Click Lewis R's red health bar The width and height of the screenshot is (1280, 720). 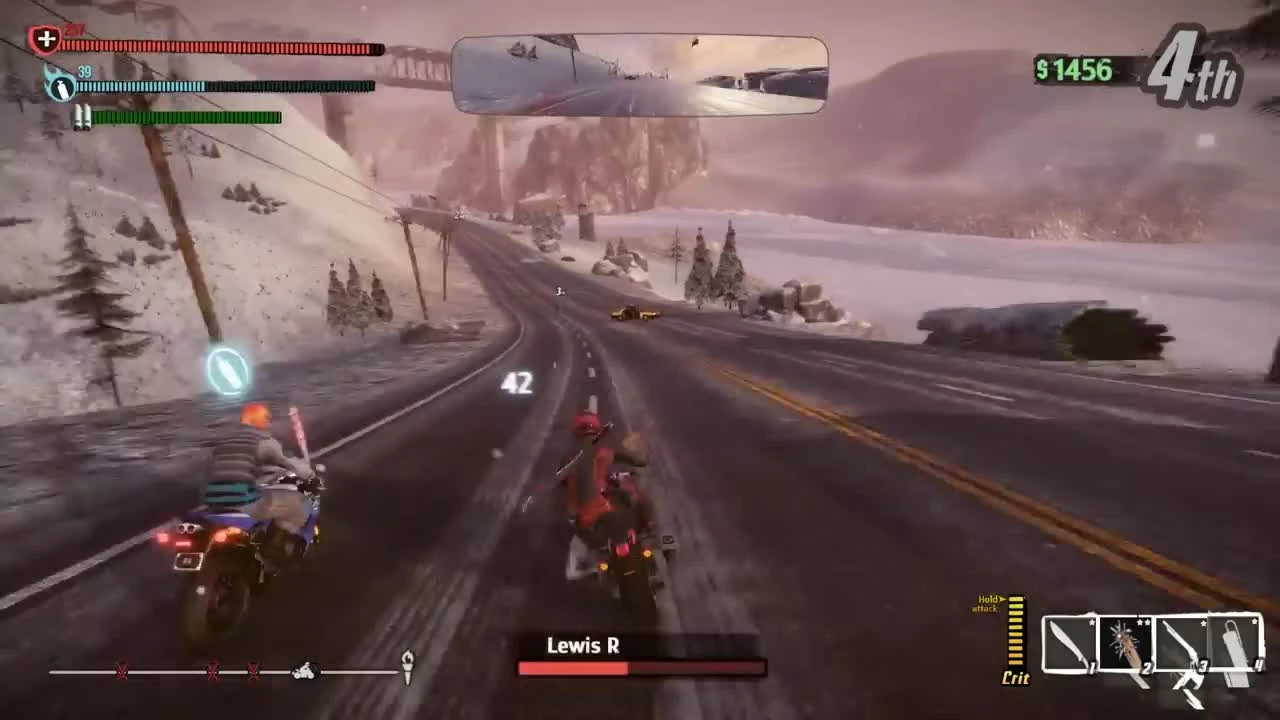pos(640,668)
